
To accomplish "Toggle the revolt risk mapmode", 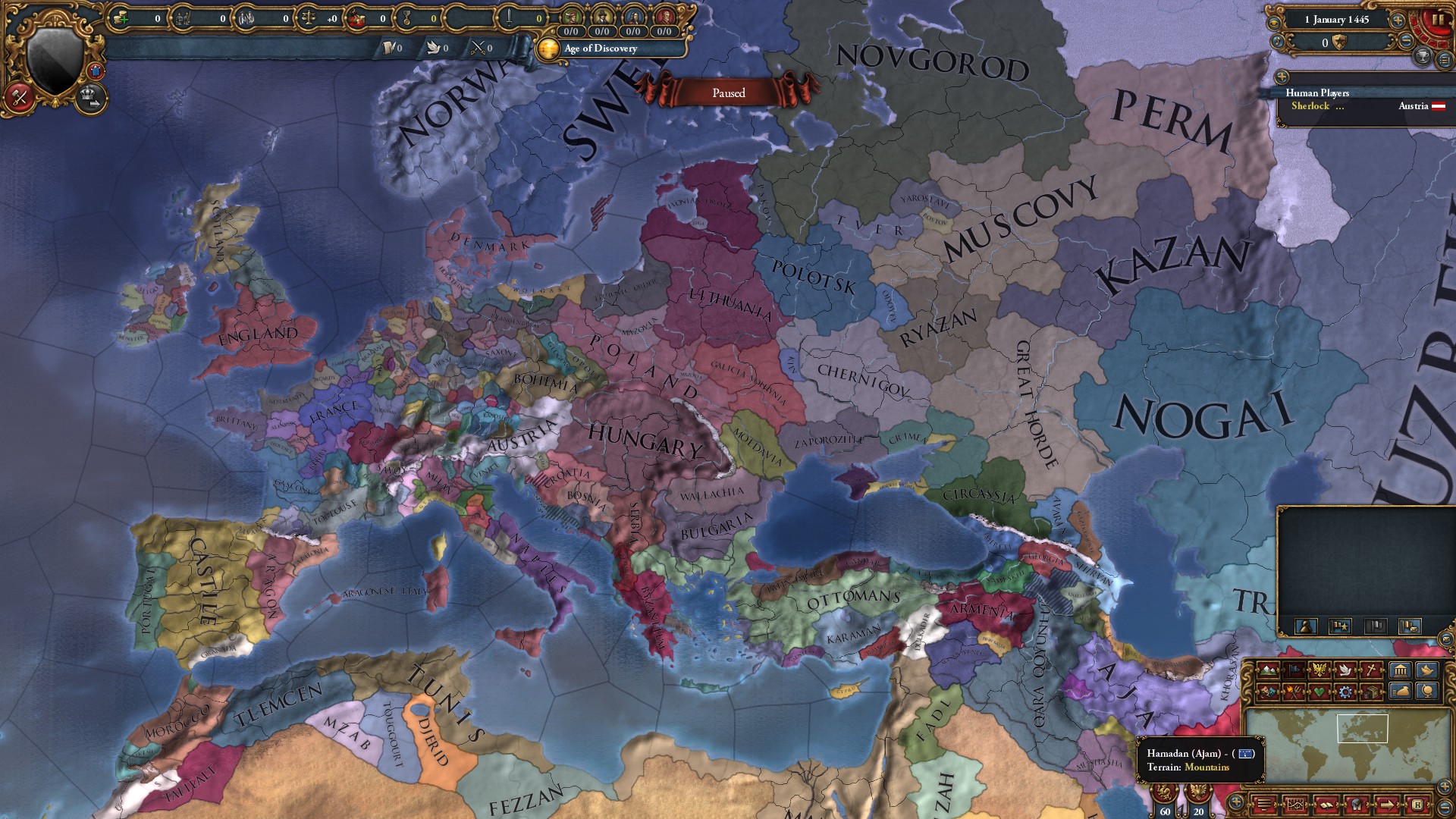I will [1294, 691].
